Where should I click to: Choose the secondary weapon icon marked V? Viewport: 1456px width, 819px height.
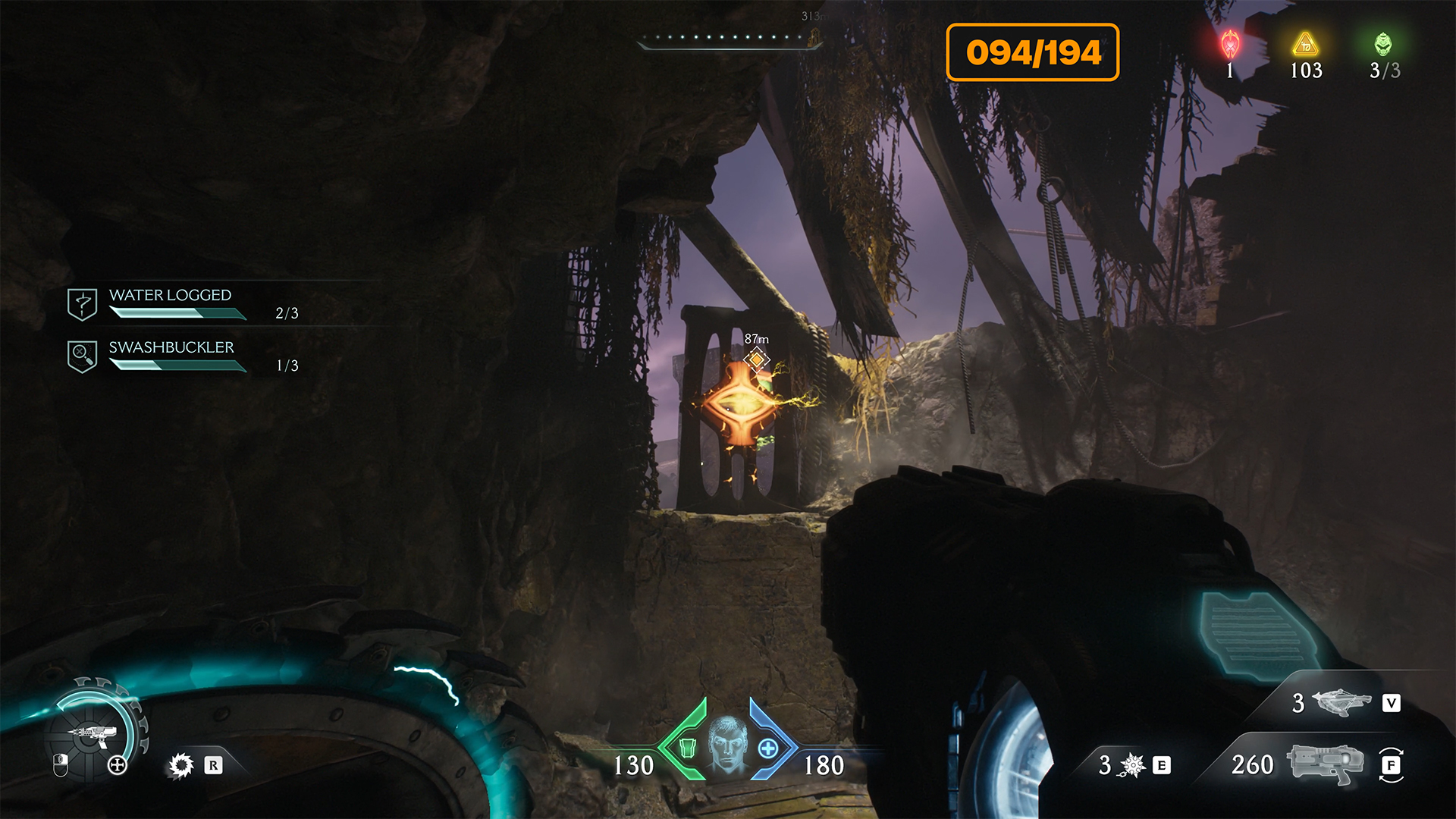tap(1341, 702)
